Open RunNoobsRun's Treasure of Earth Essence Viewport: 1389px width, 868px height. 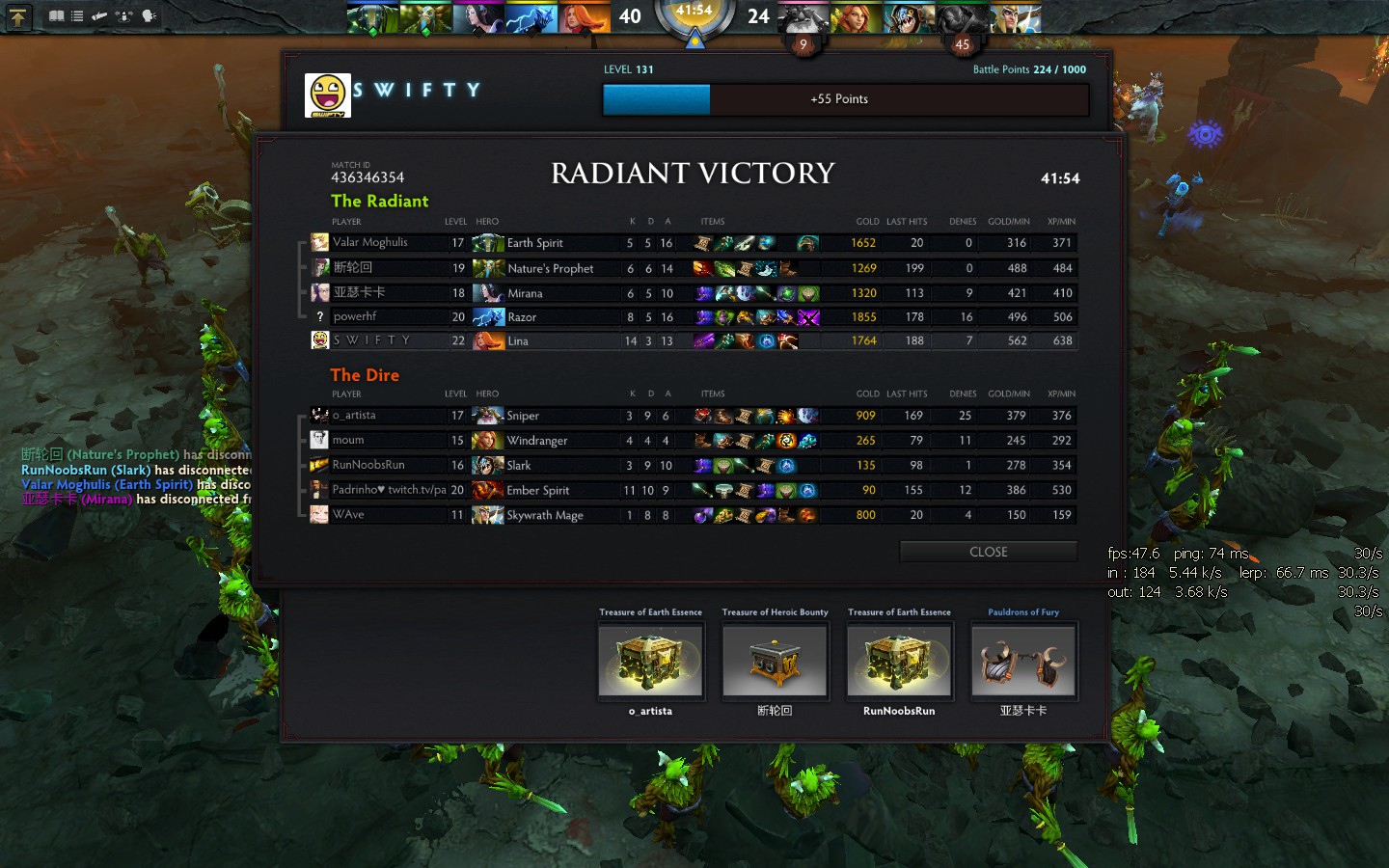[899, 661]
